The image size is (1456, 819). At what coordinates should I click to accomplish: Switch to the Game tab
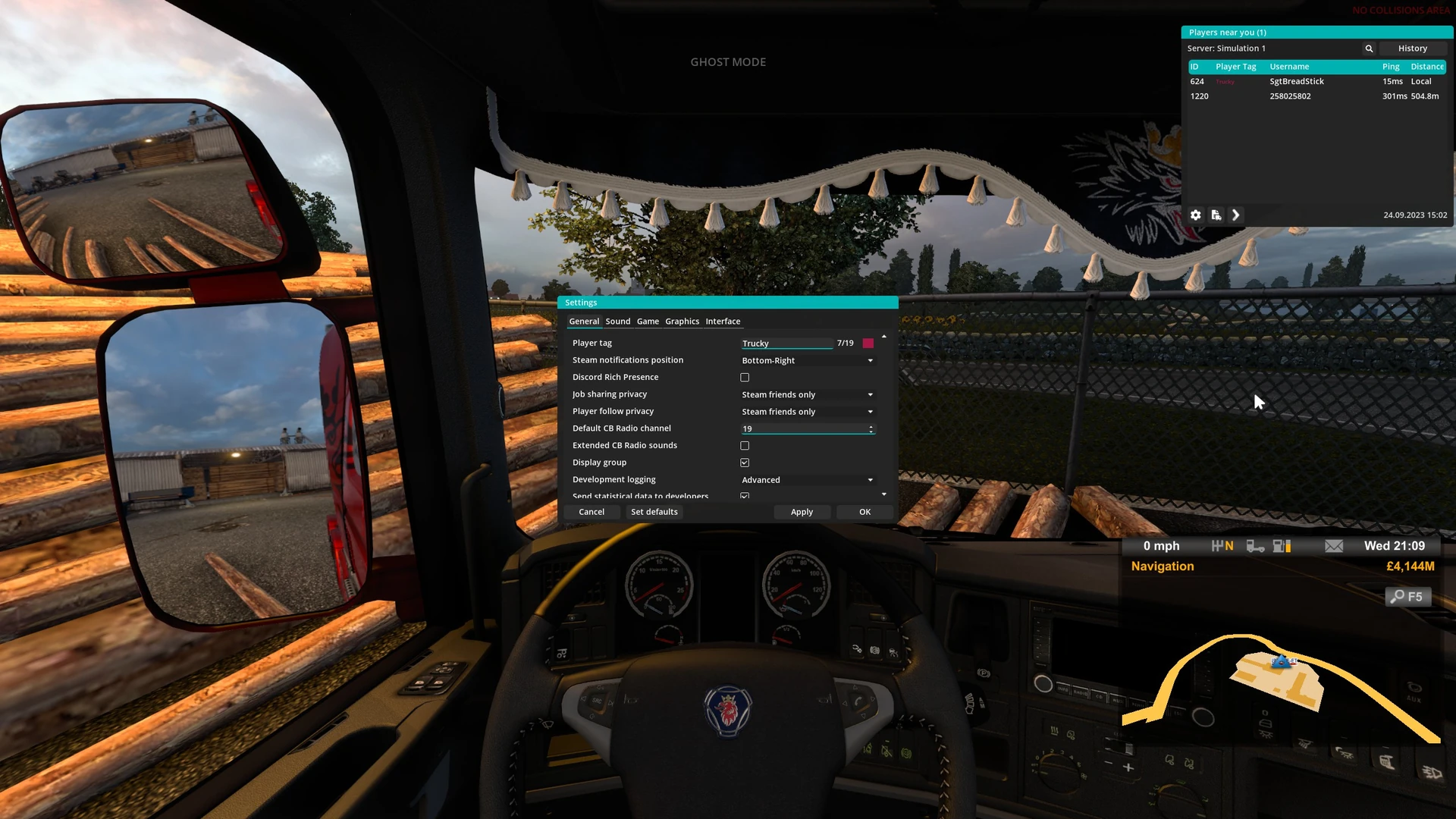(x=648, y=322)
